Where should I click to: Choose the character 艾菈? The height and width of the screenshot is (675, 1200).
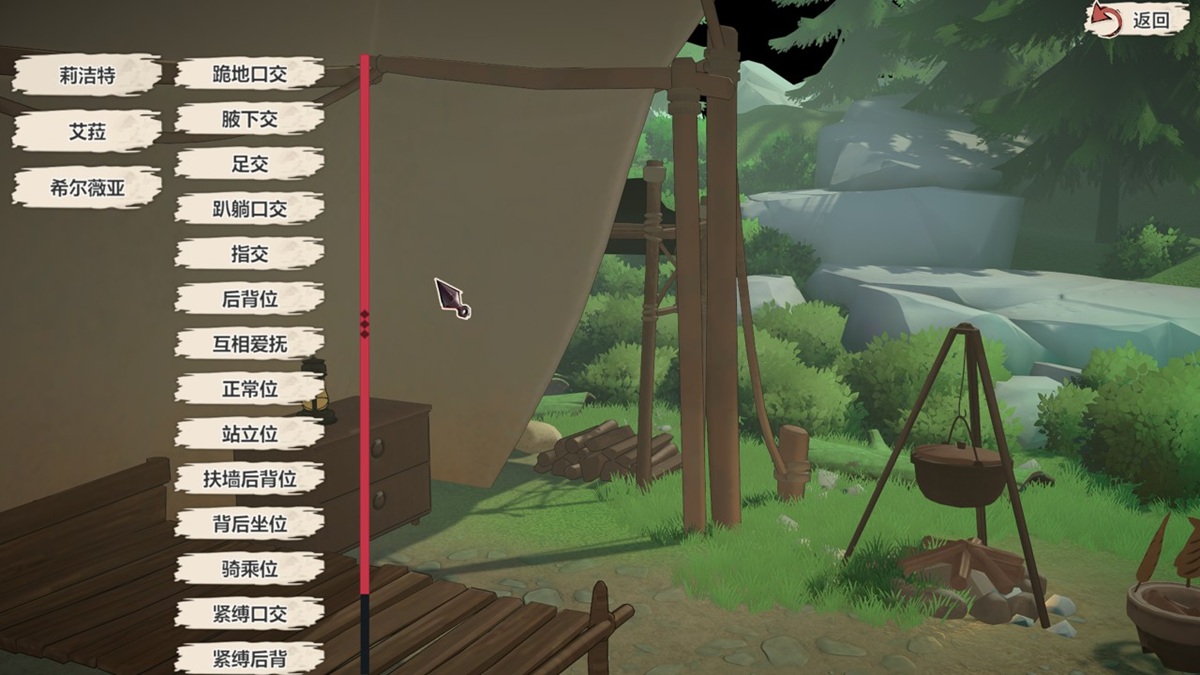[x=87, y=131]
